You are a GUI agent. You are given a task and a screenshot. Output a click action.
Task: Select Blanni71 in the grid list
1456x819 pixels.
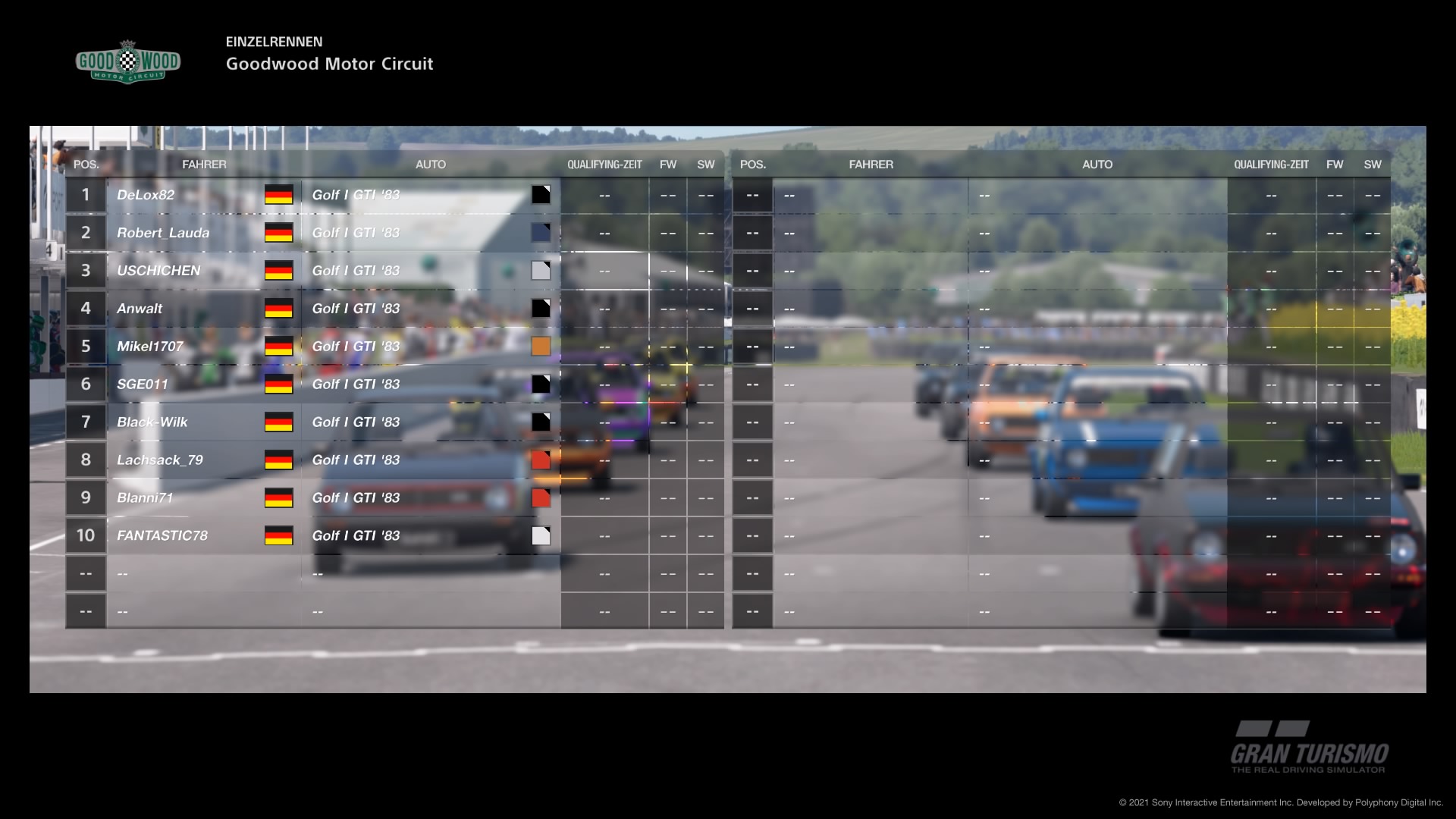click(x=145, y=498)
